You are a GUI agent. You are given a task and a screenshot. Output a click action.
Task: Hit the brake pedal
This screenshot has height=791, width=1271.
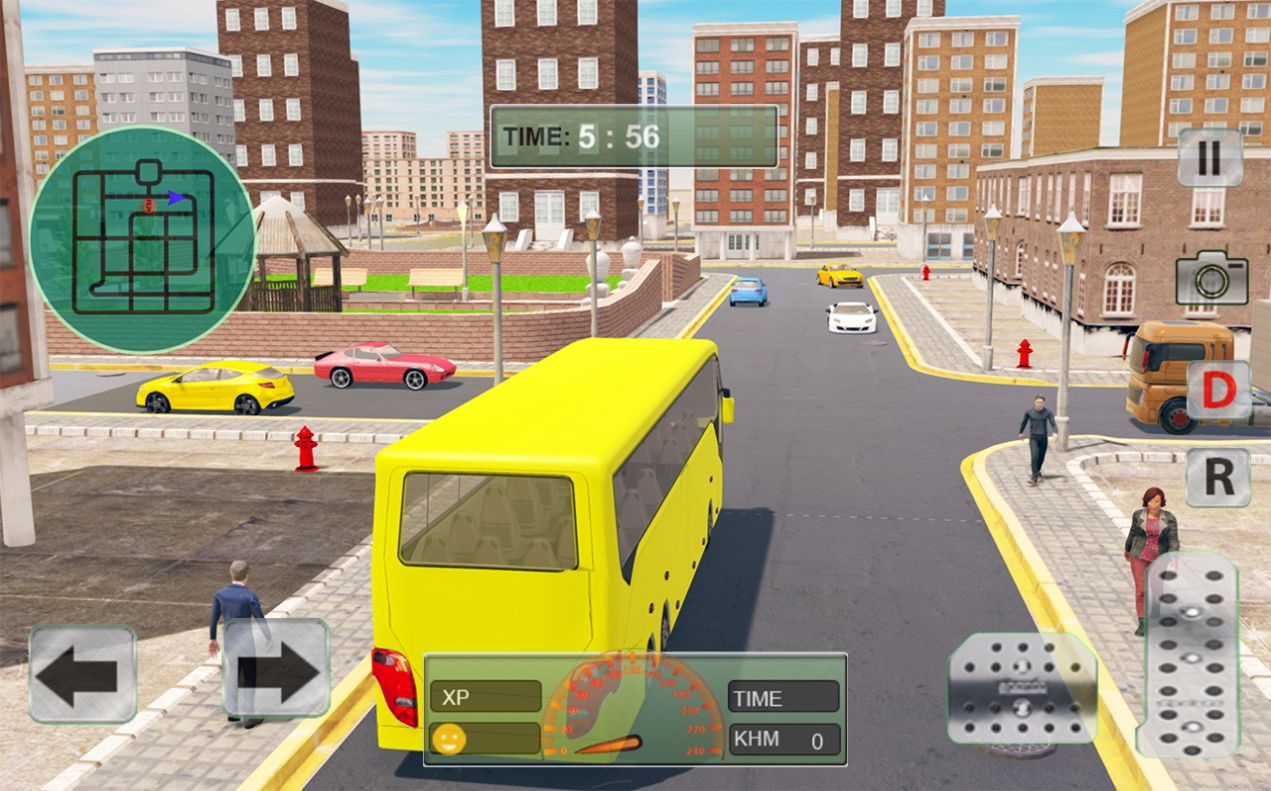click(x=1021, y=688)
